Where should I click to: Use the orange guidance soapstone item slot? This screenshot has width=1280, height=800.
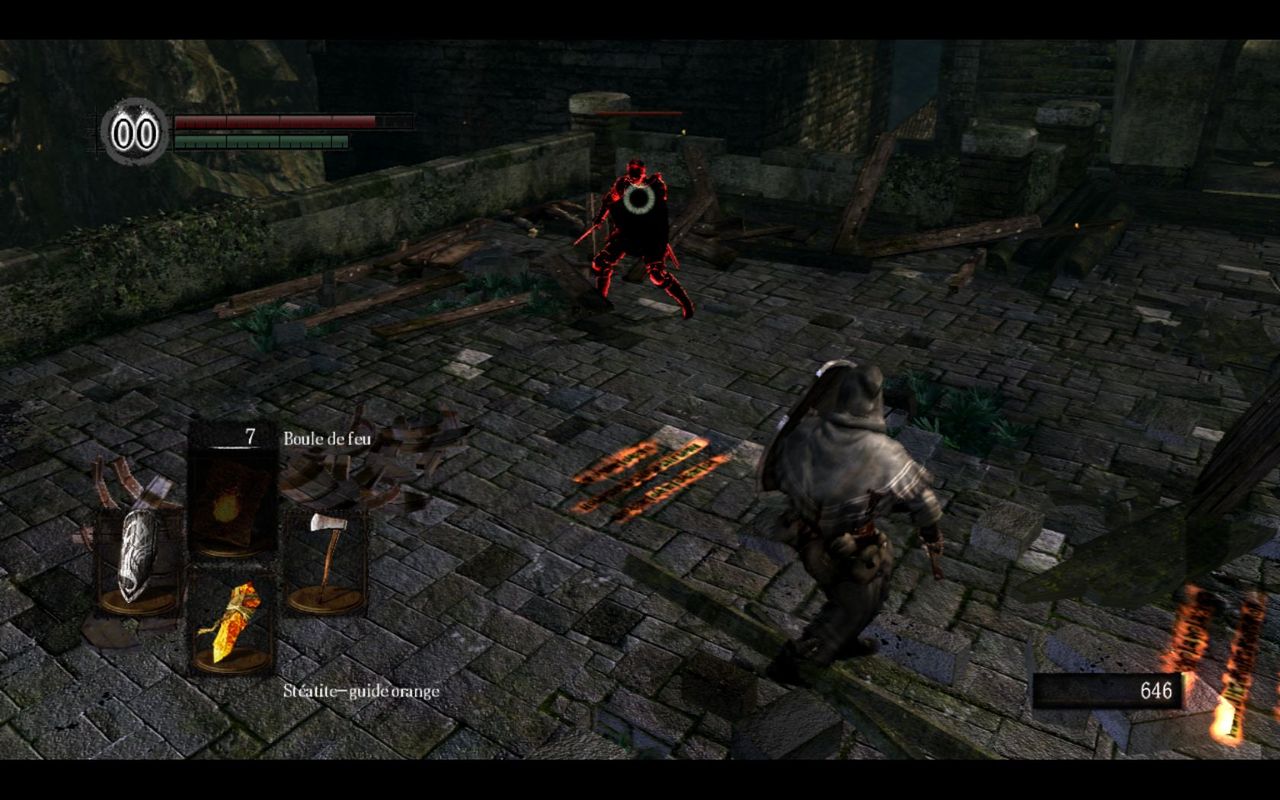tap(231, 622)
